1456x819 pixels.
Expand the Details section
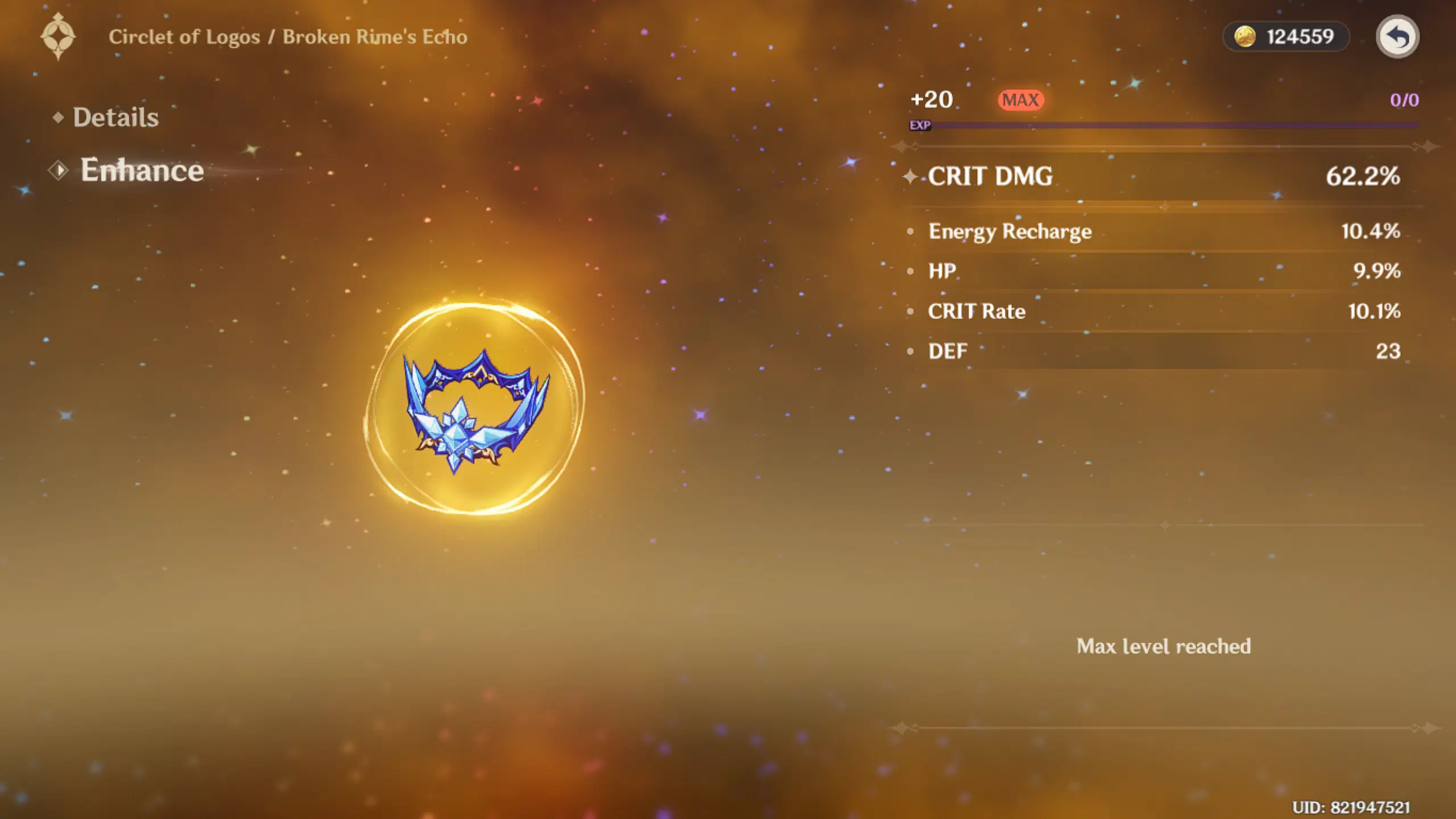[115, 118]
